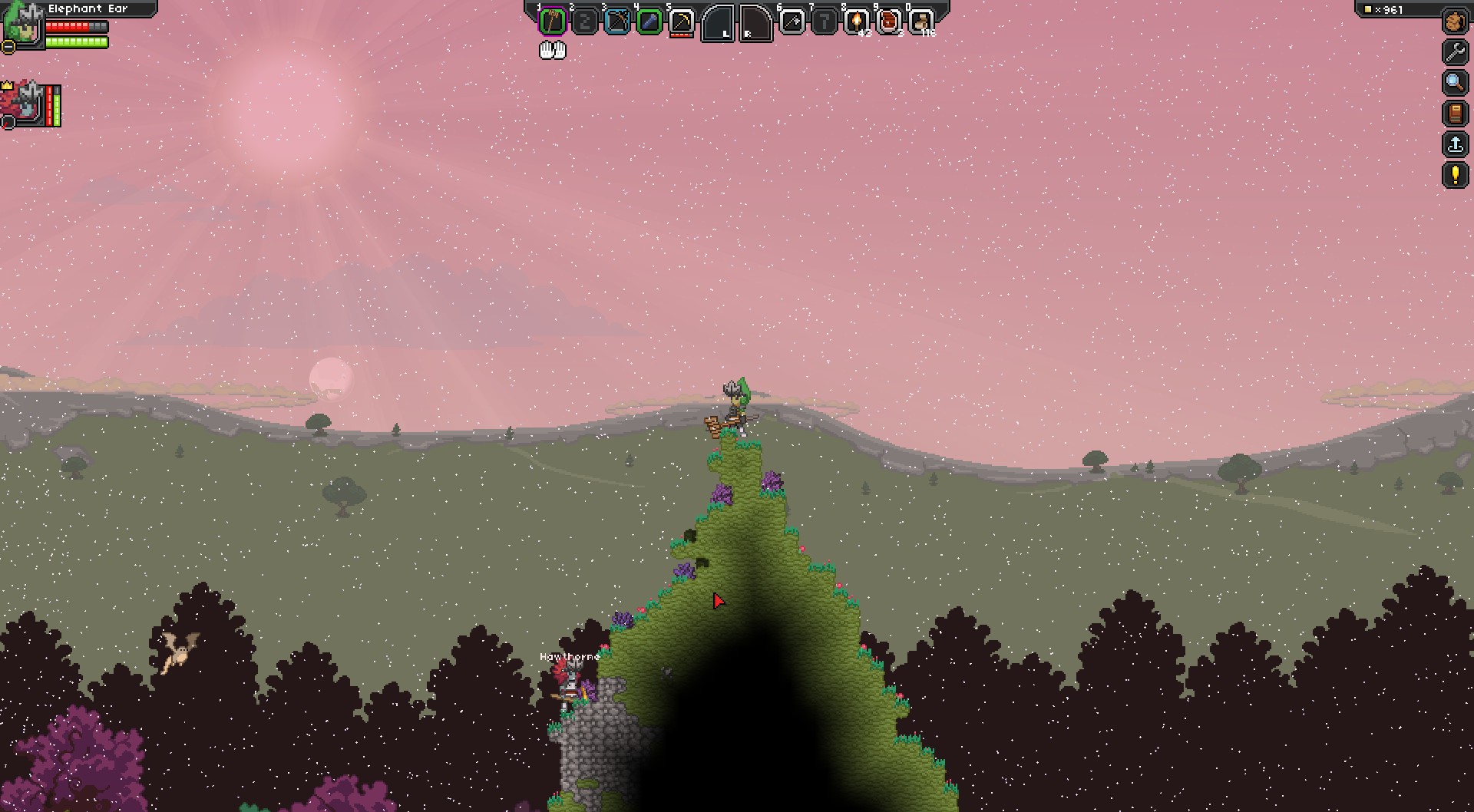This screenshot has height=812, width=1474.
Task: Click the left hand (L) slot
Action: click(719, 23)
